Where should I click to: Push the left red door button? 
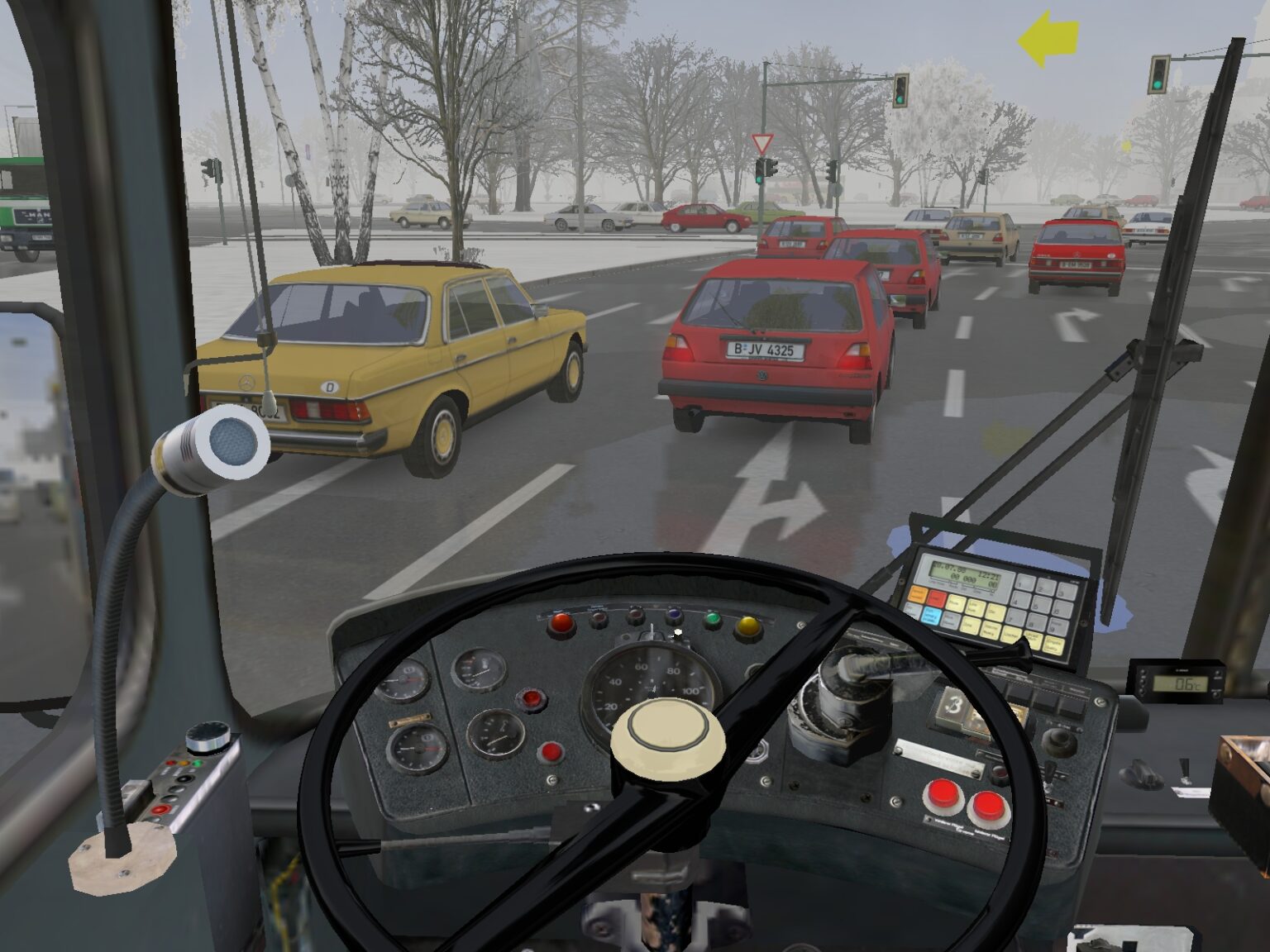pos(942,797)
